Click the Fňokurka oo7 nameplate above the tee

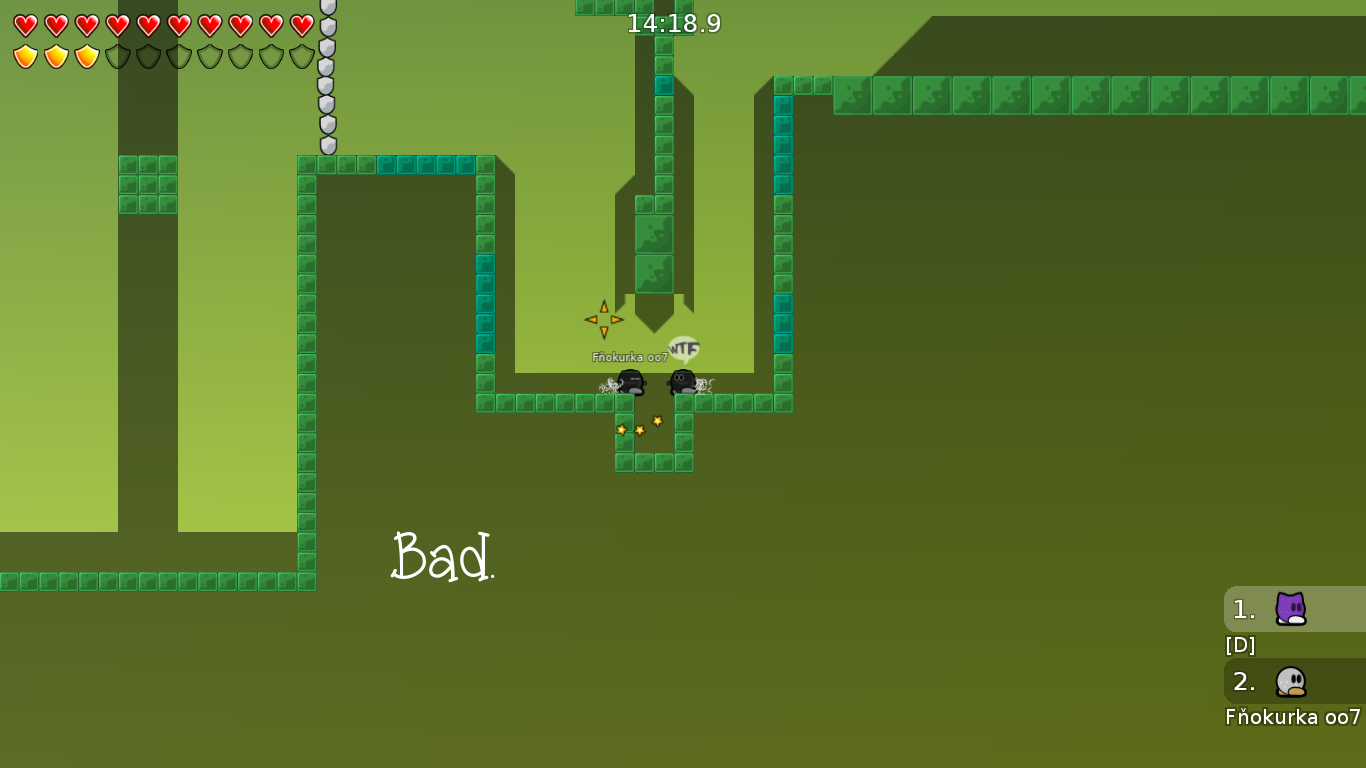[x=628, y=355]
